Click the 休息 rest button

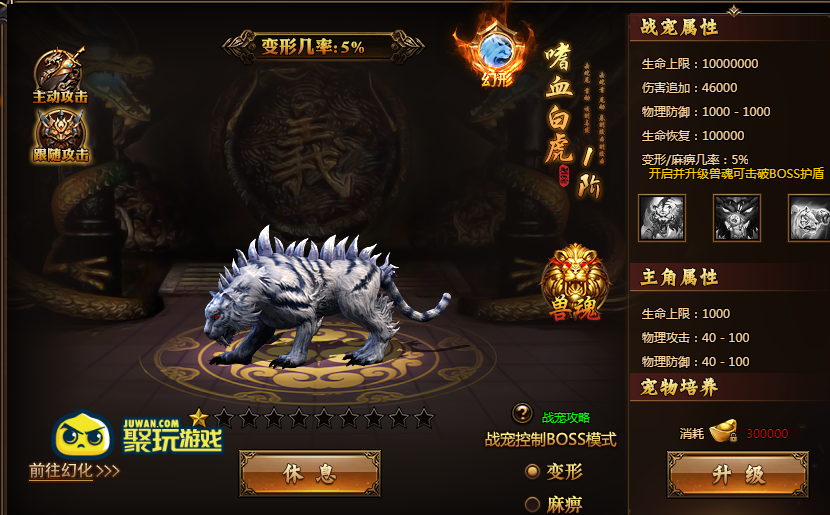(309, 473)
